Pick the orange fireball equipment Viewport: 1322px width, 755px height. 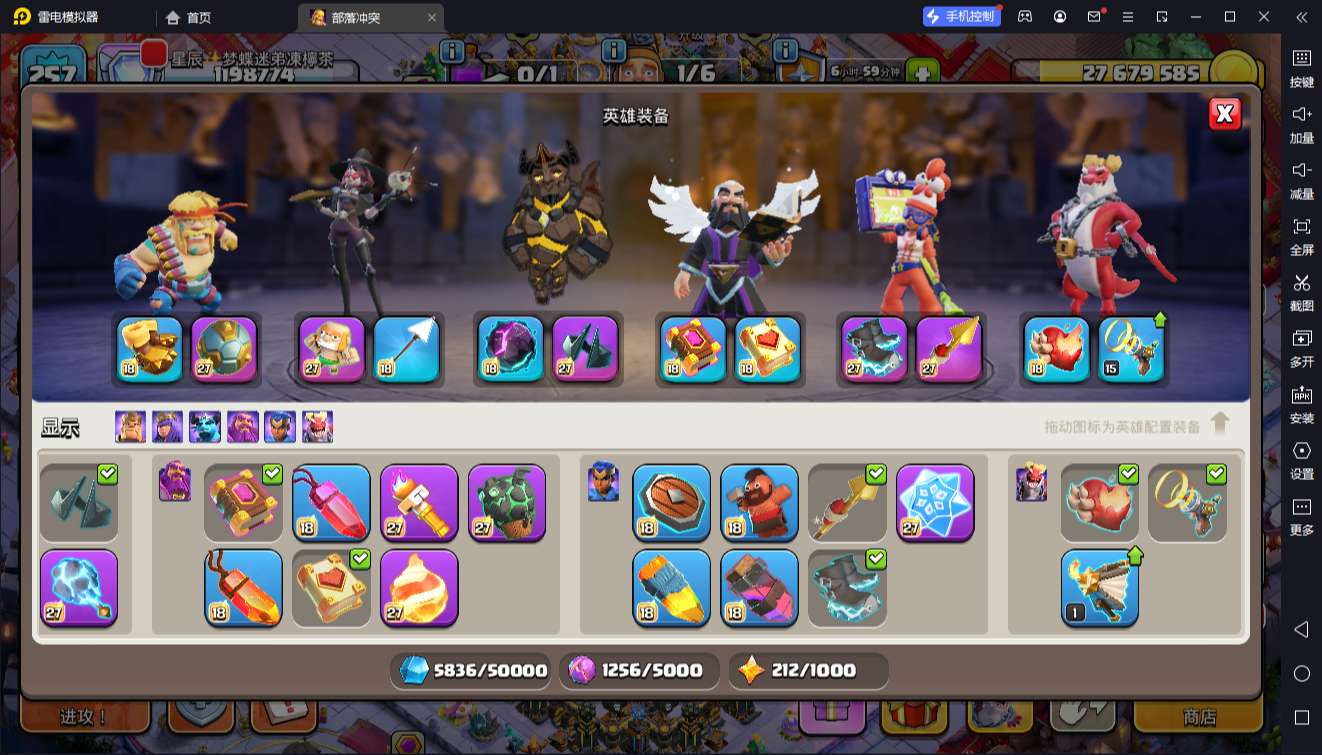(419, 587)
